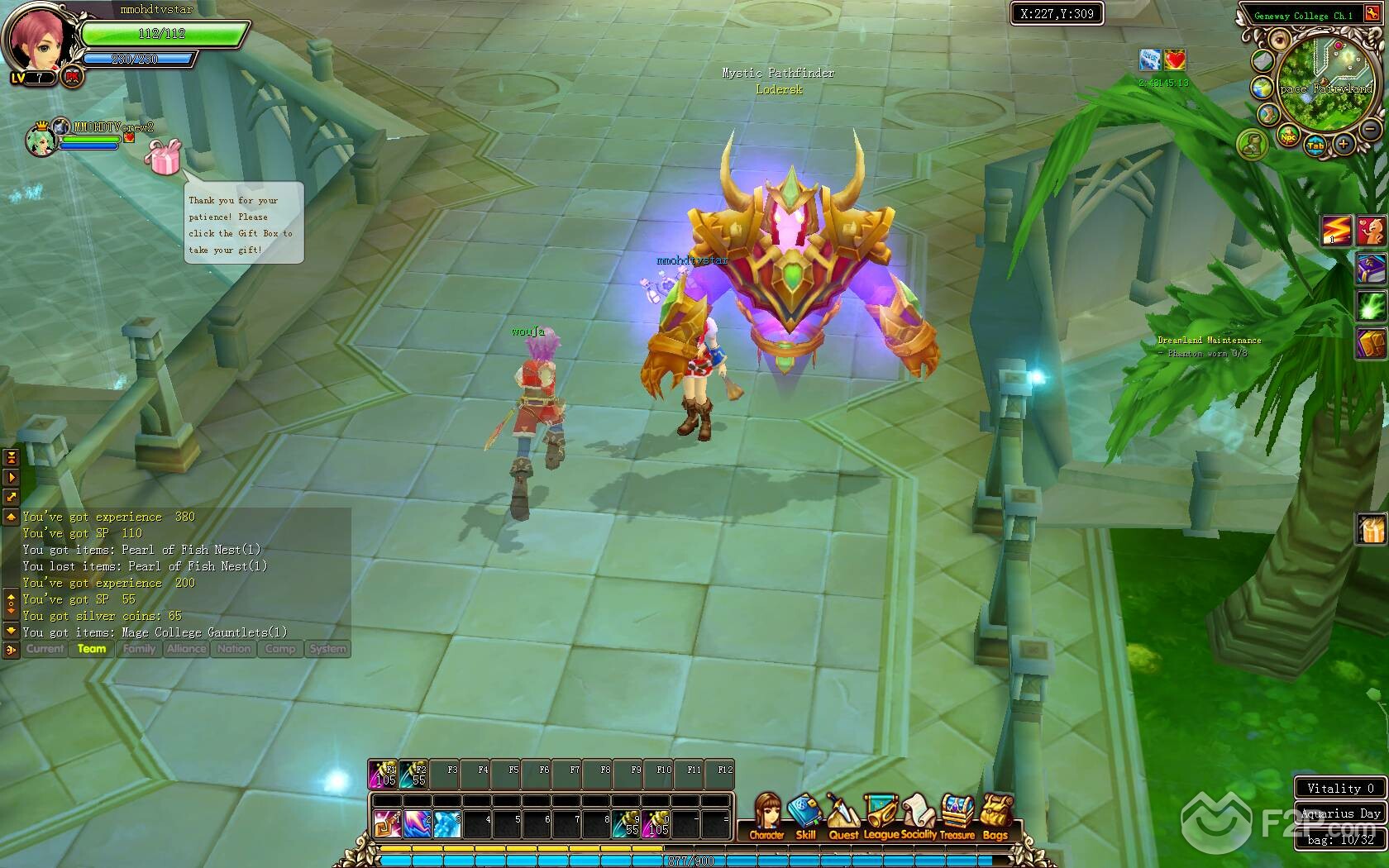Open the Dreamland Maintenance quest tracker
Screen dimensions: 1389x868
1209,340
